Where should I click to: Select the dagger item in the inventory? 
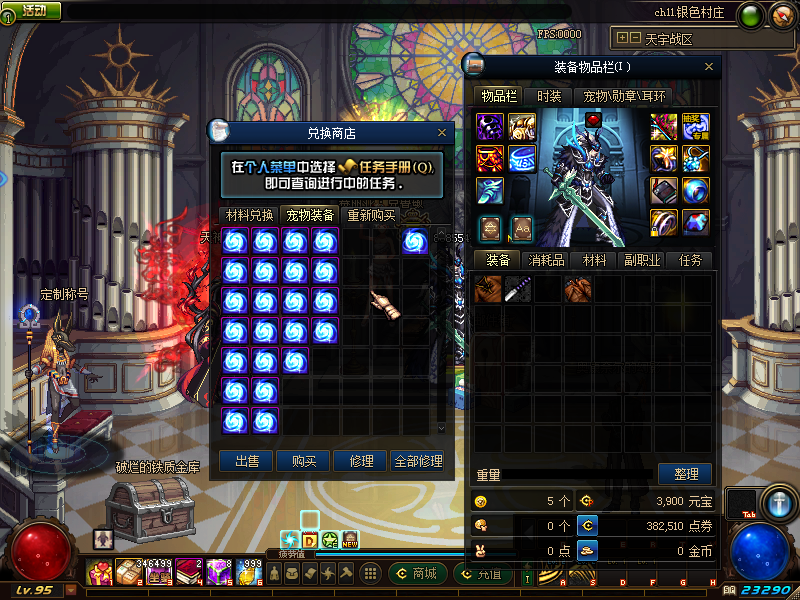pos(518,289)
